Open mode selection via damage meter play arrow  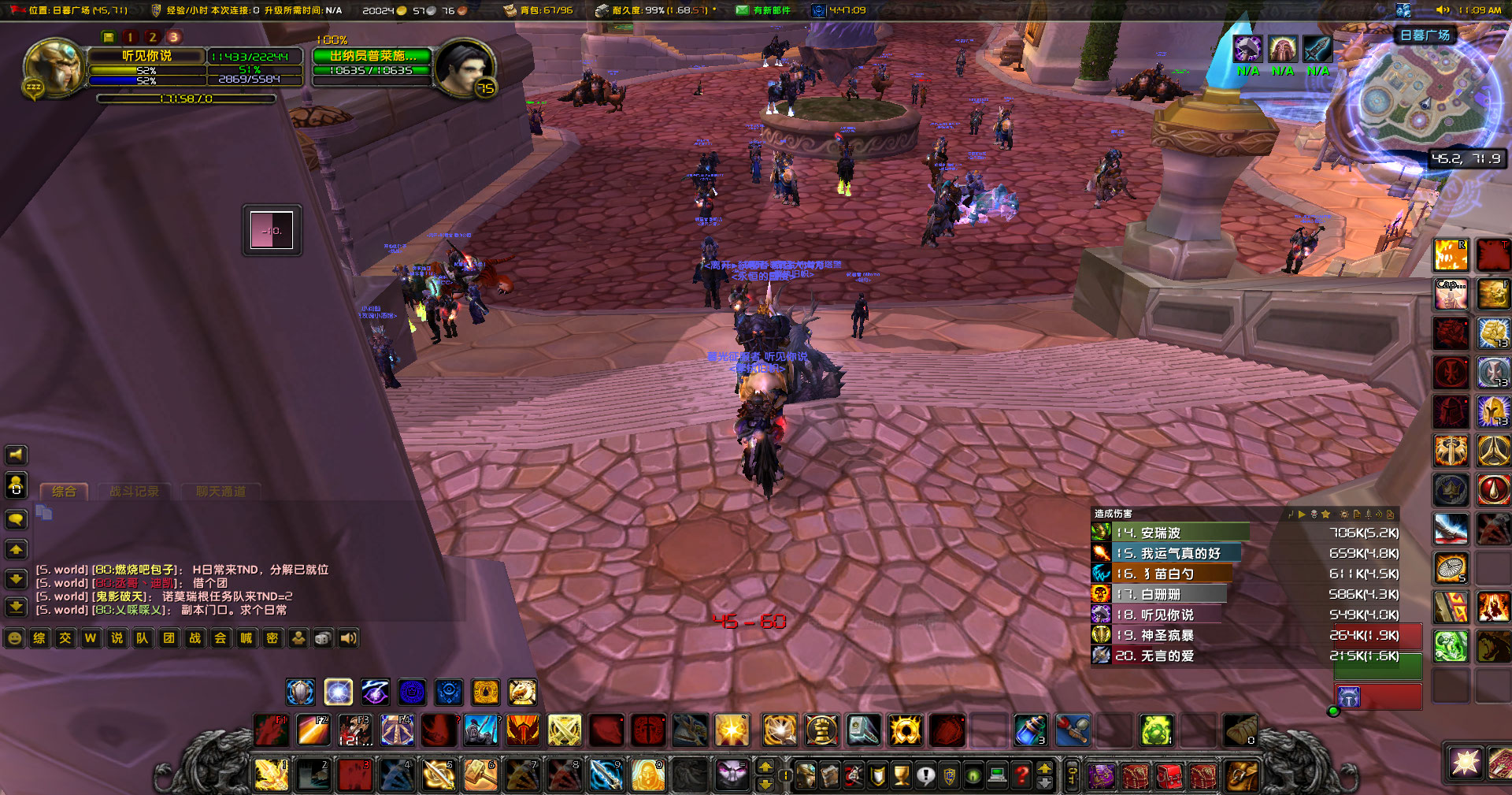[1302, 515]
